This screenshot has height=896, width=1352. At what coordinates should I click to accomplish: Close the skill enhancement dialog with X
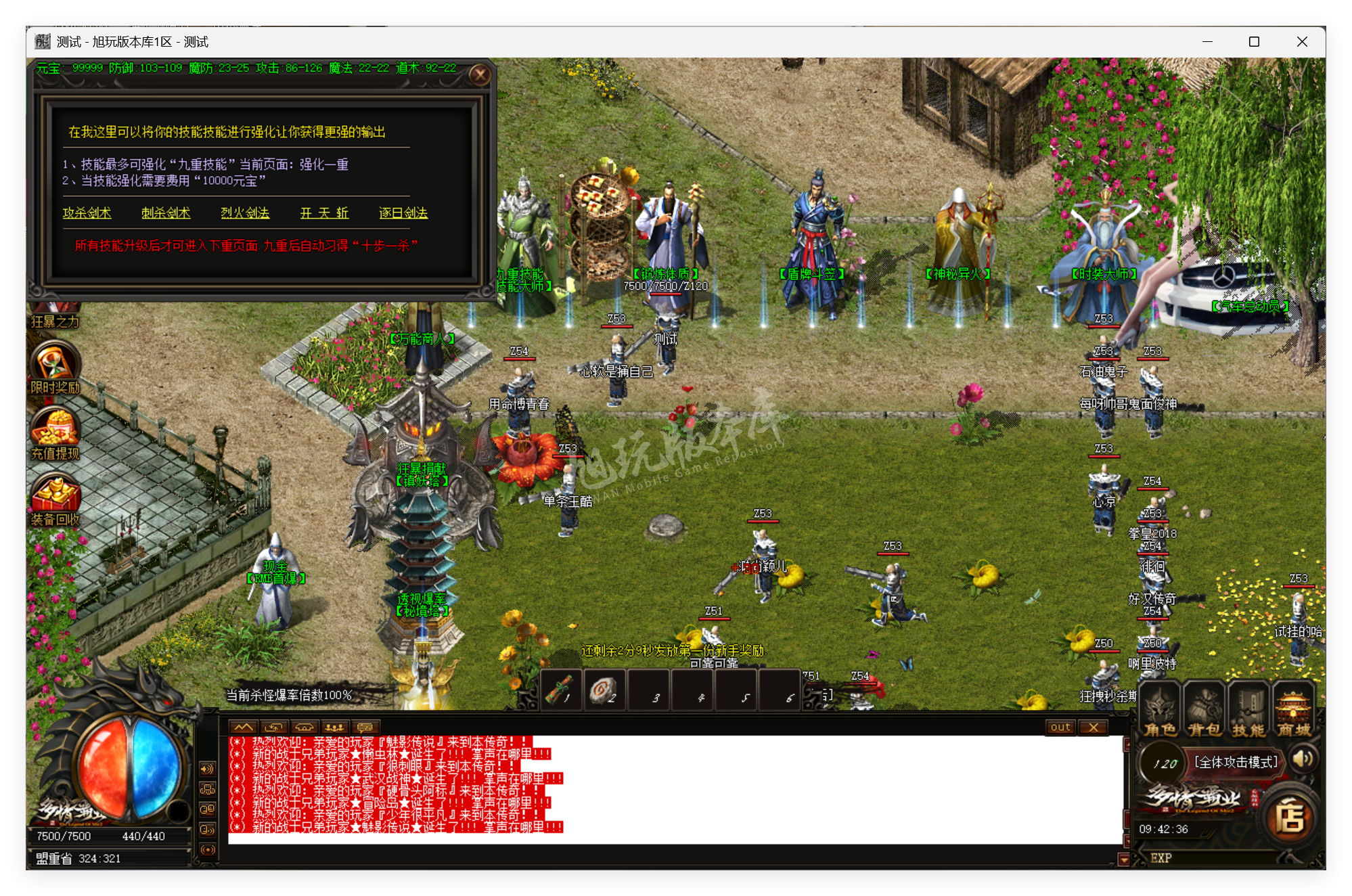click(x=480, y=76)
